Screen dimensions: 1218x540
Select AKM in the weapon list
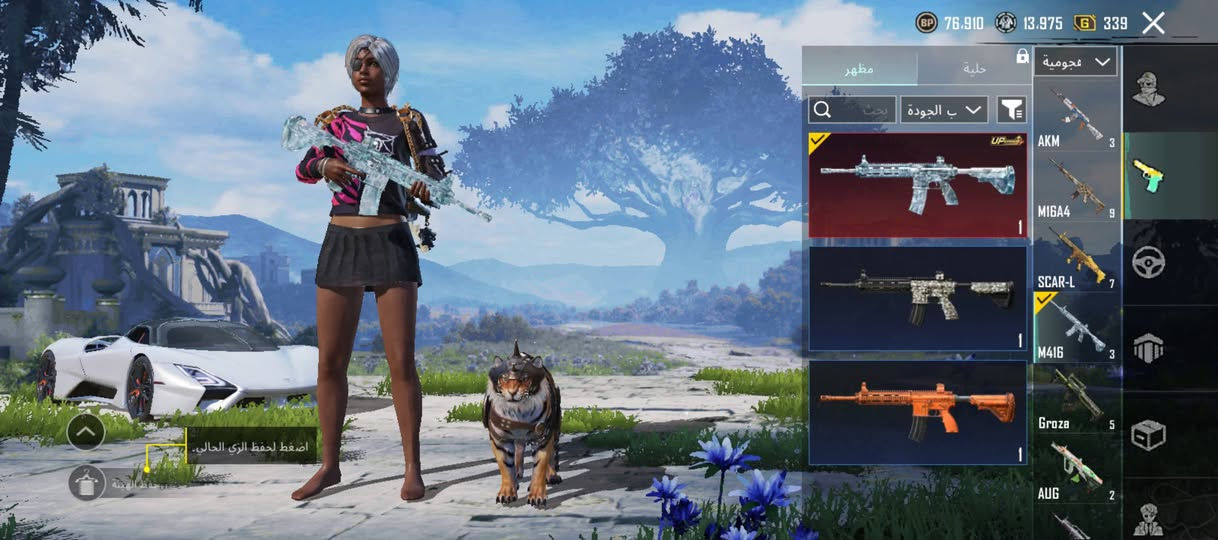(x=1076, y=116)
